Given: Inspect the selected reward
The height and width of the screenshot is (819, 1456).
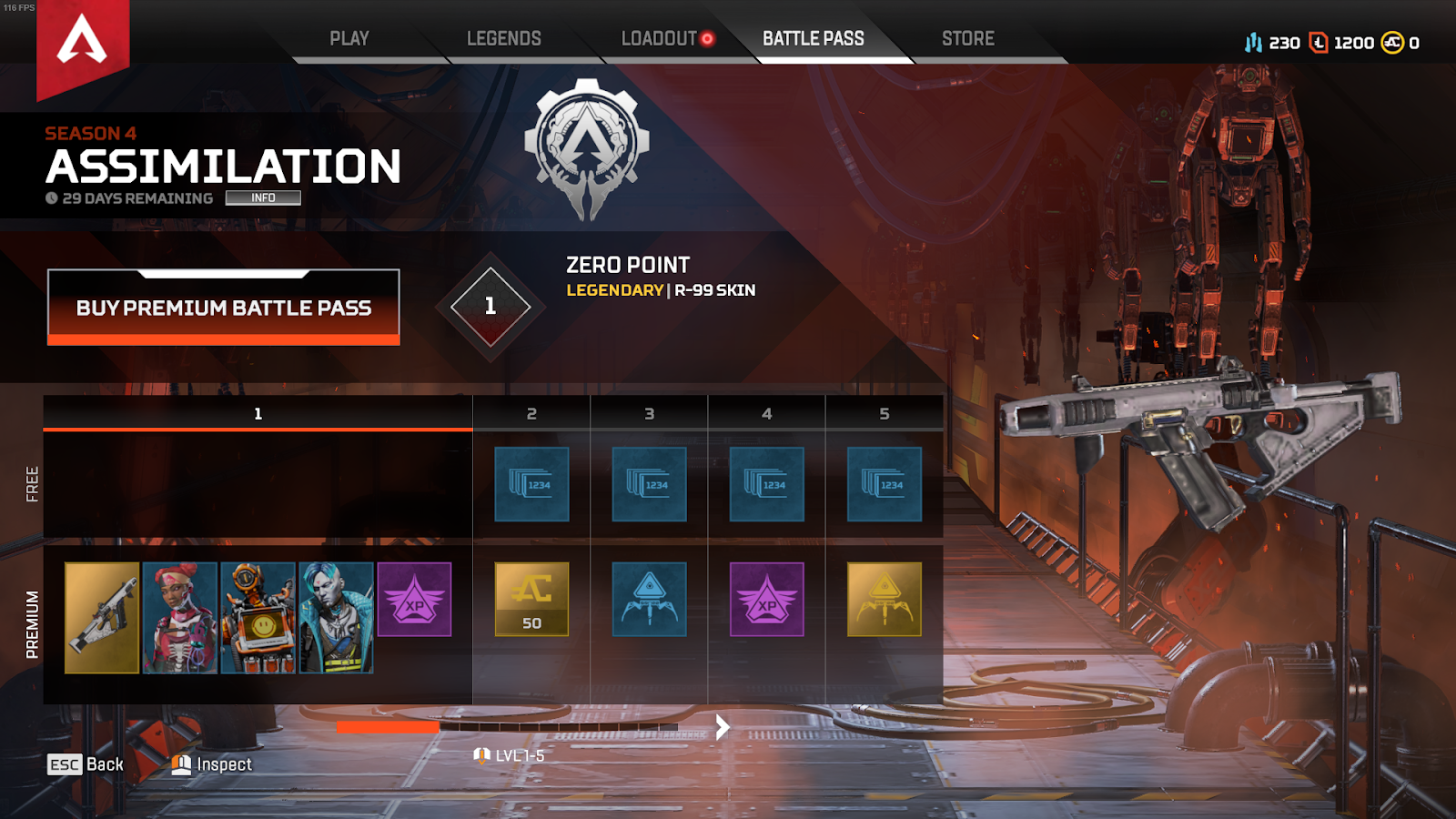Looking at the screenshot, I should [x=212, y=764].
